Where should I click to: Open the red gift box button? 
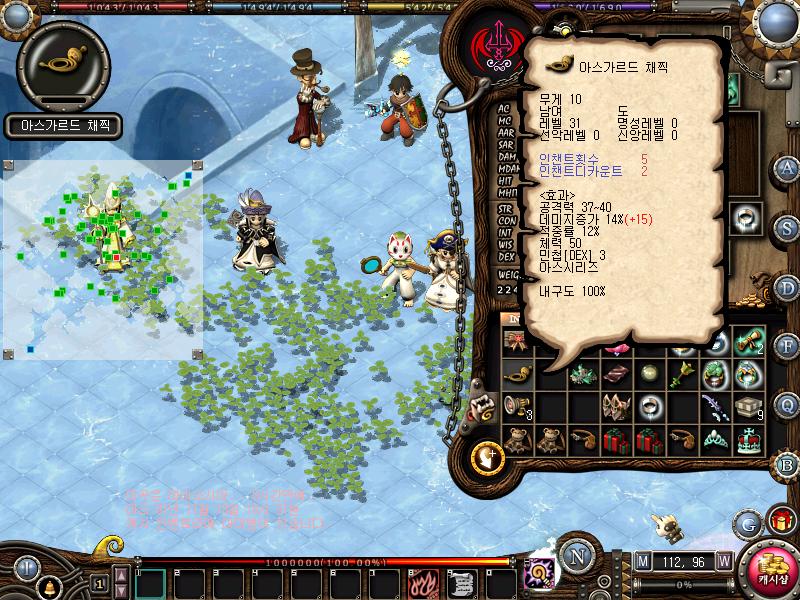coord(781,521)
